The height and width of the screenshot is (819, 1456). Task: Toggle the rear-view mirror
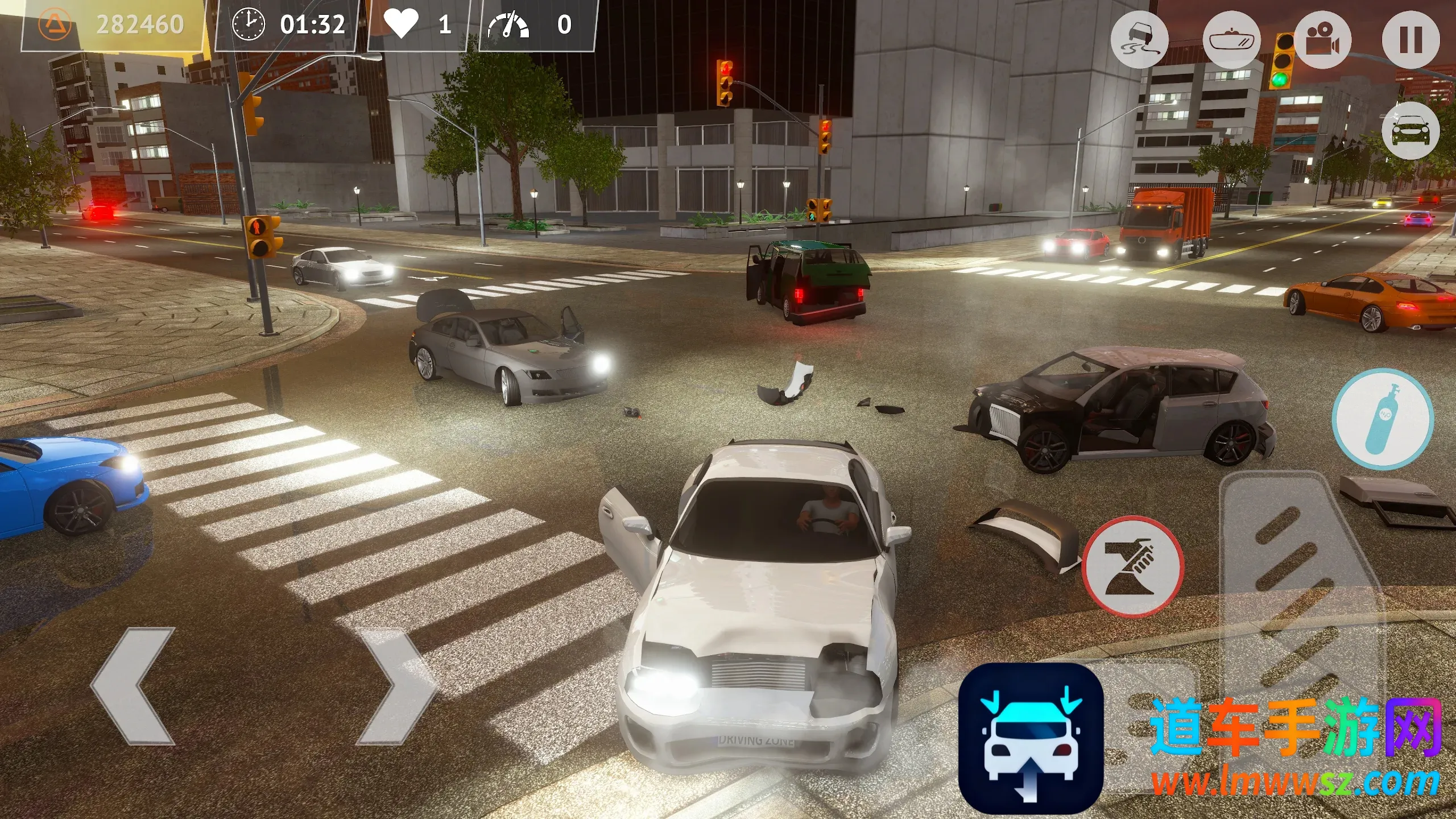pos(1231,41)
